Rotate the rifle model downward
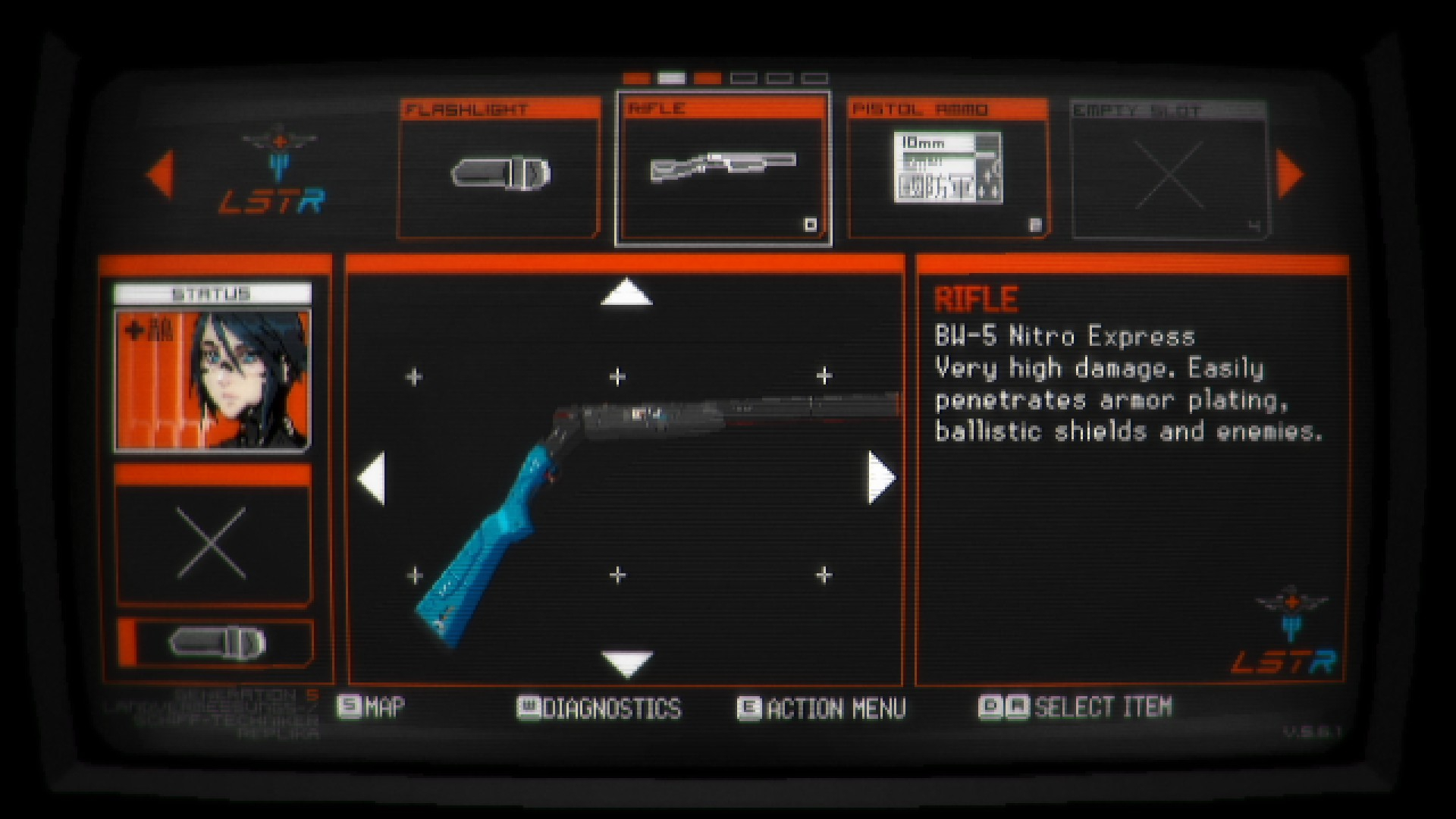The width and height of the screenshot is (1456, 819). (x=626, y=663)
